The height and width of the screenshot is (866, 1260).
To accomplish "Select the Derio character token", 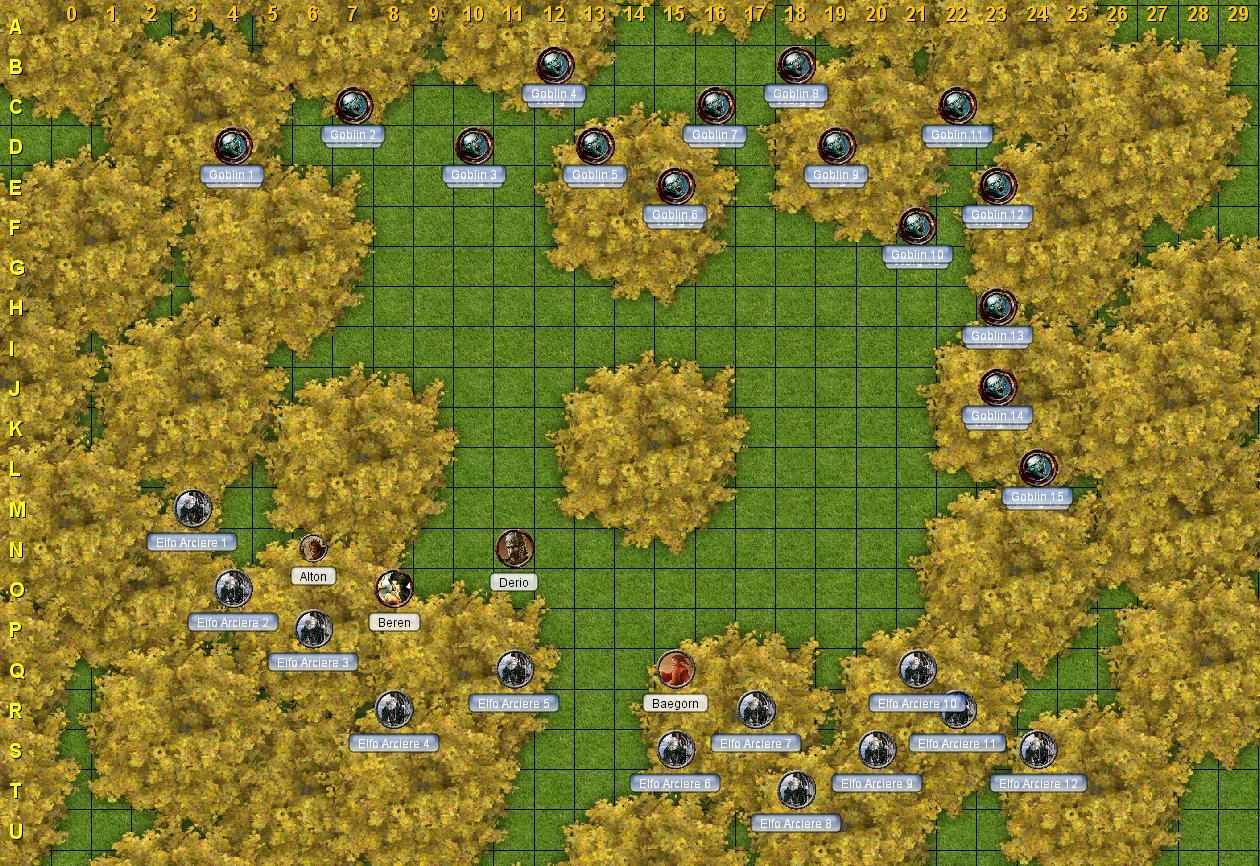I will coord(515,548).
